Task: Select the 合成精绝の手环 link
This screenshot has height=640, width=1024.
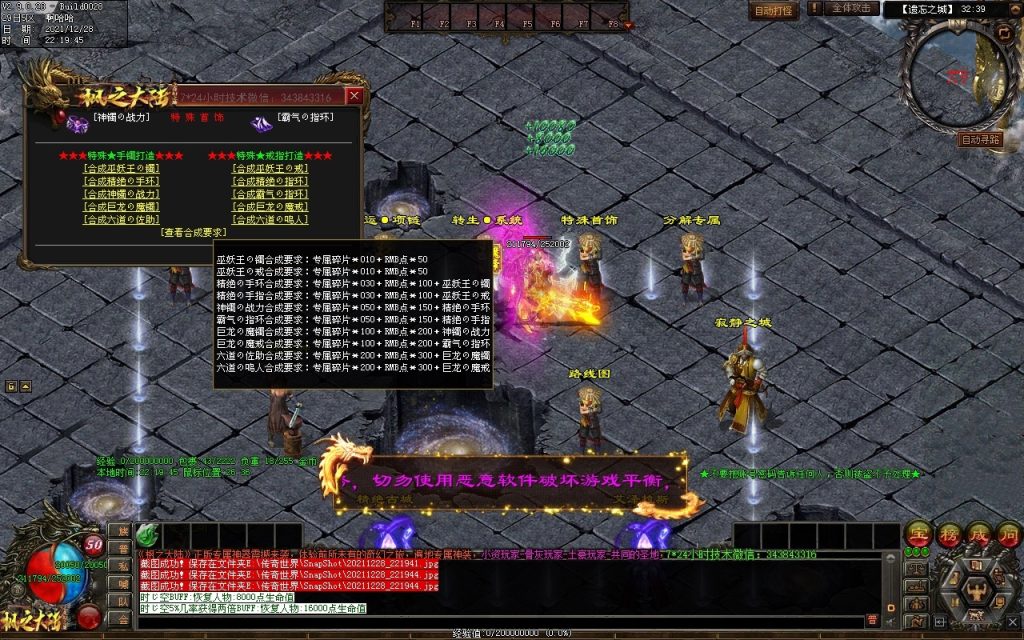Action: 121,182
